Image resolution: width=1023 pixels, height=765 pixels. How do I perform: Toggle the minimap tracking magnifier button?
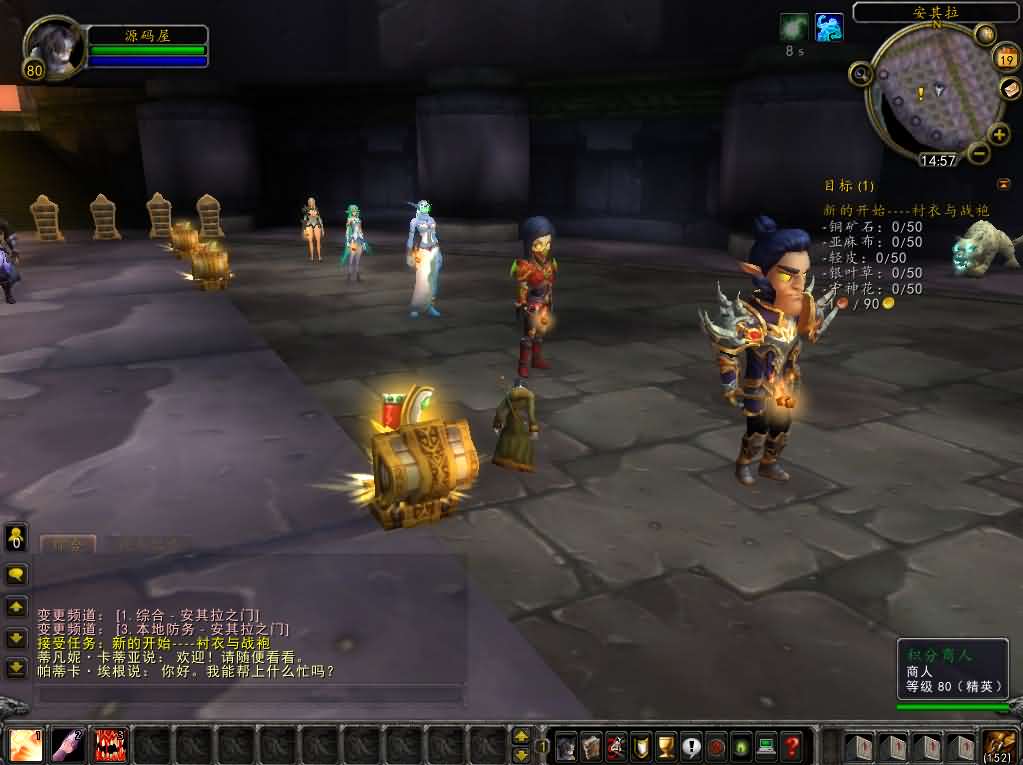[x=861, y=72]
